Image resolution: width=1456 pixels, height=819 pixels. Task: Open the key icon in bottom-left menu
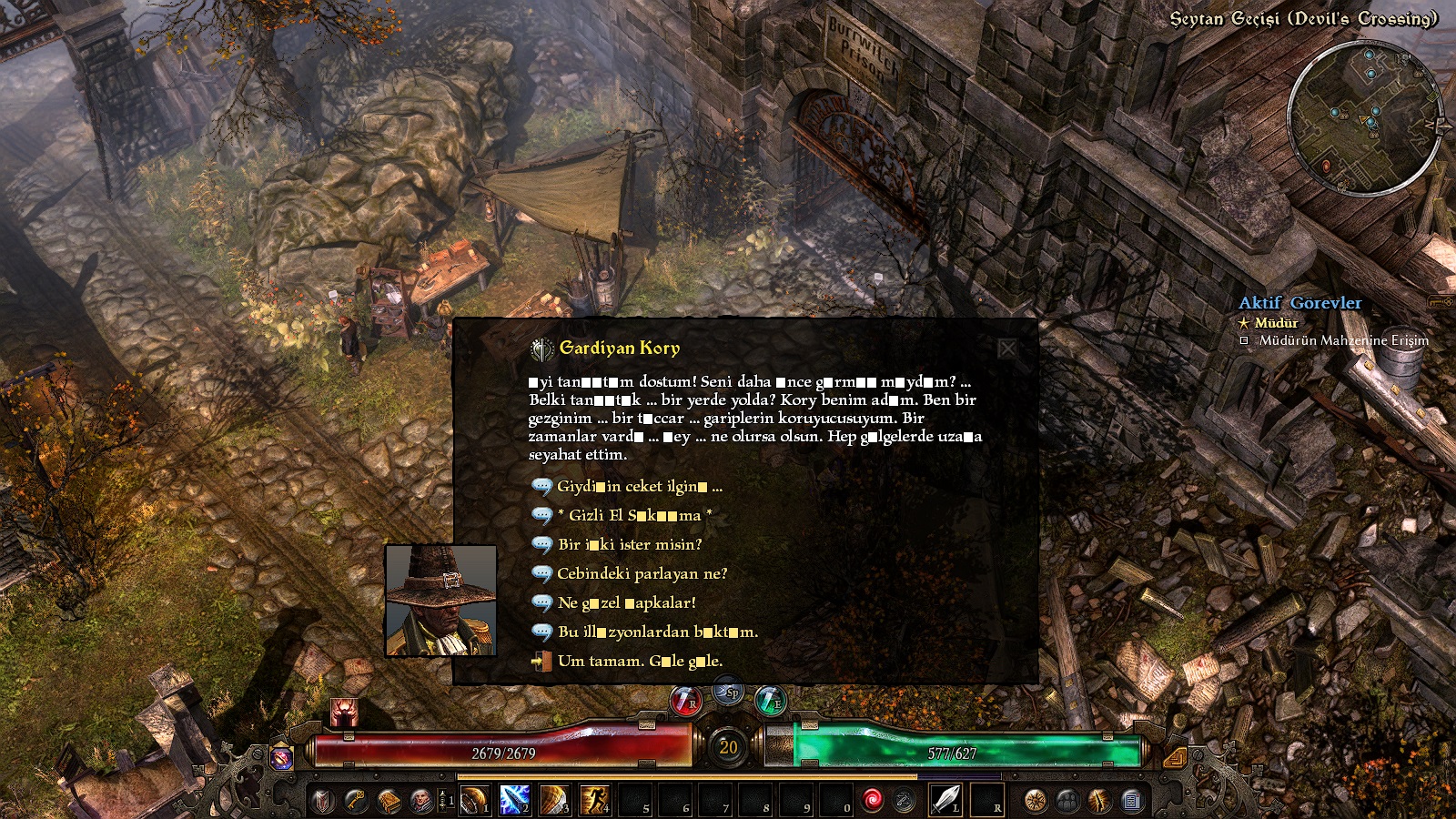pyautogui.click(x=356, y=801)
